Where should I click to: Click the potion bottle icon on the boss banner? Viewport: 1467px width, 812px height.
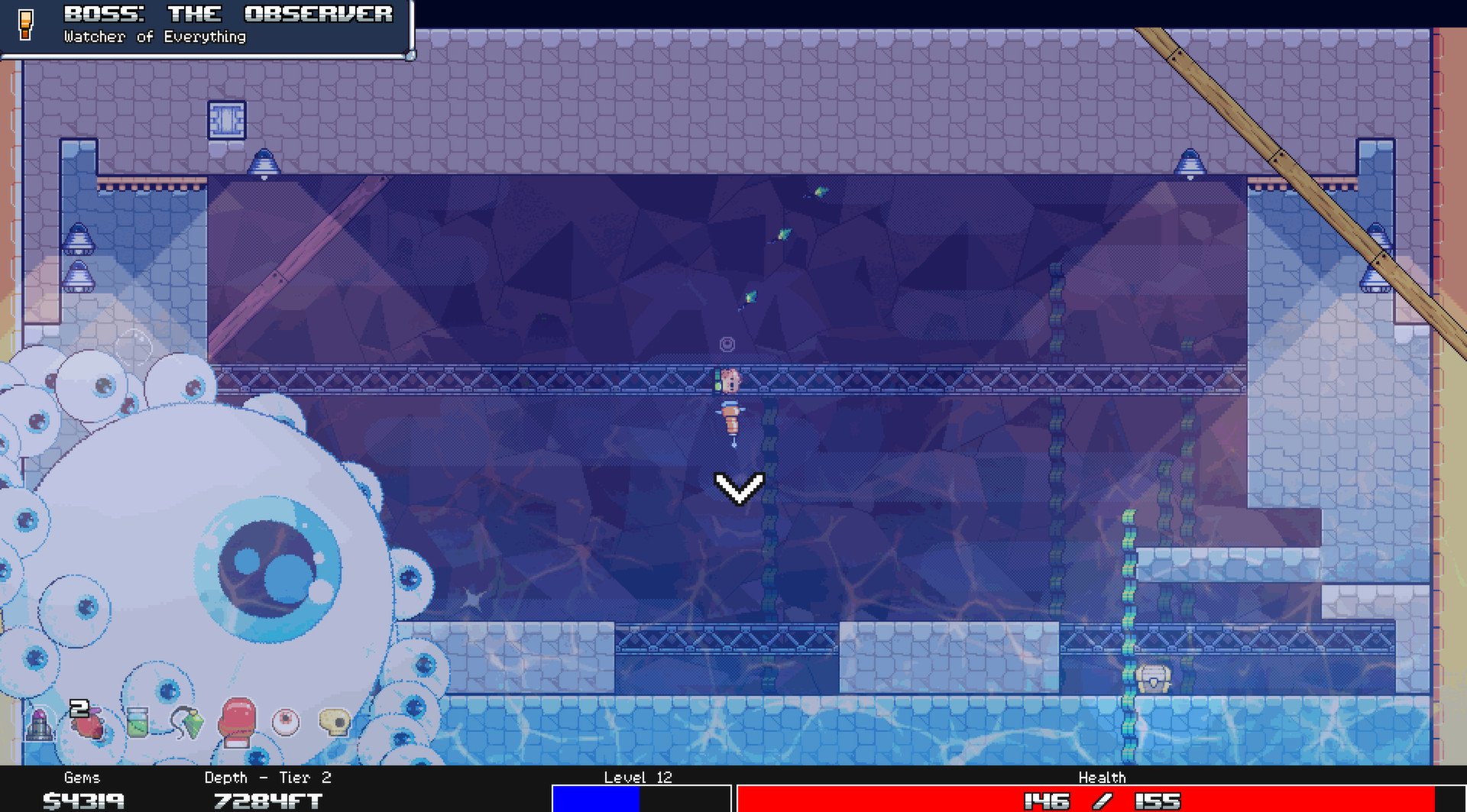28,24
